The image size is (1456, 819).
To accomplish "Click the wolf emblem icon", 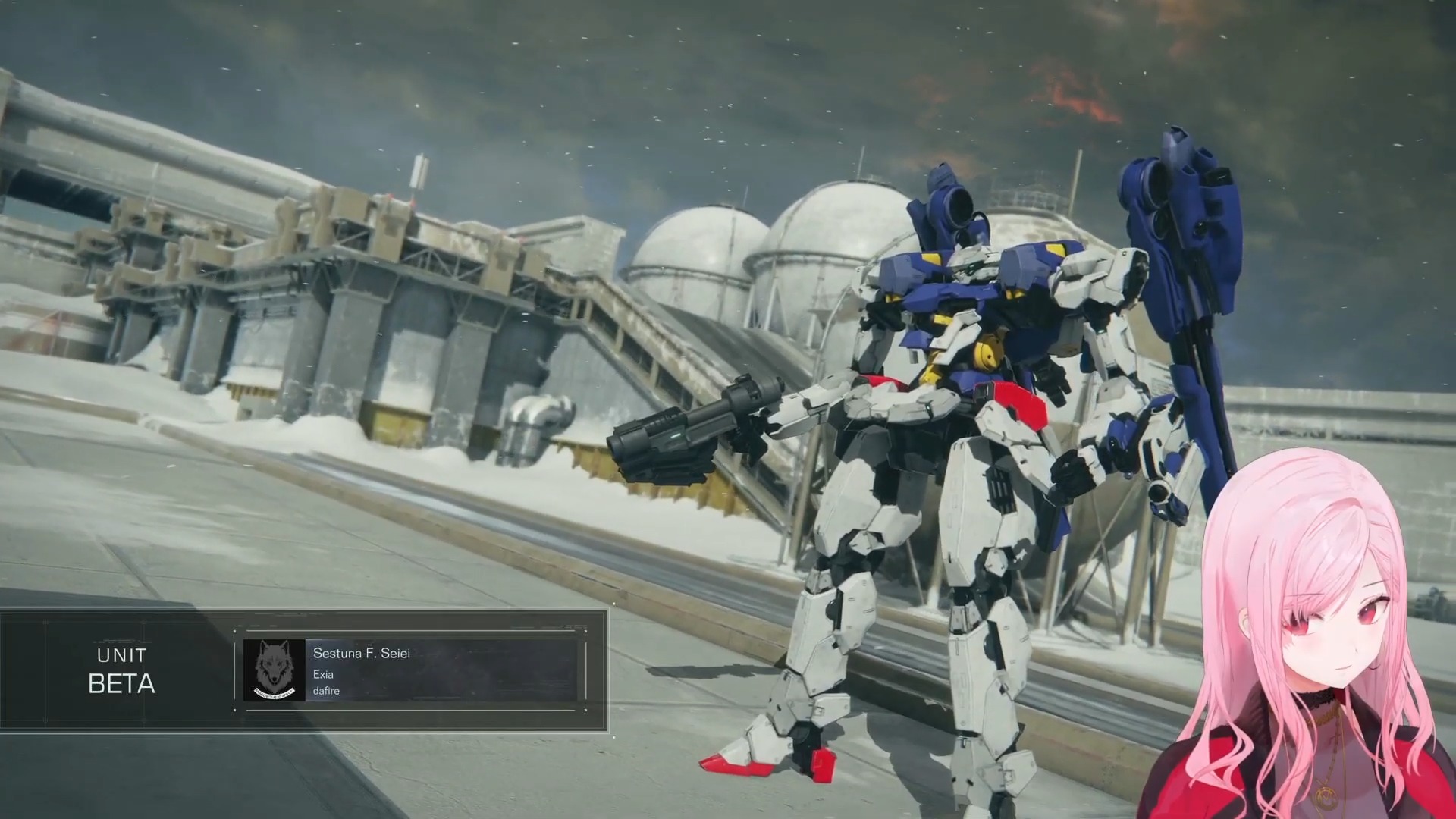I will [x=274, y=670].
